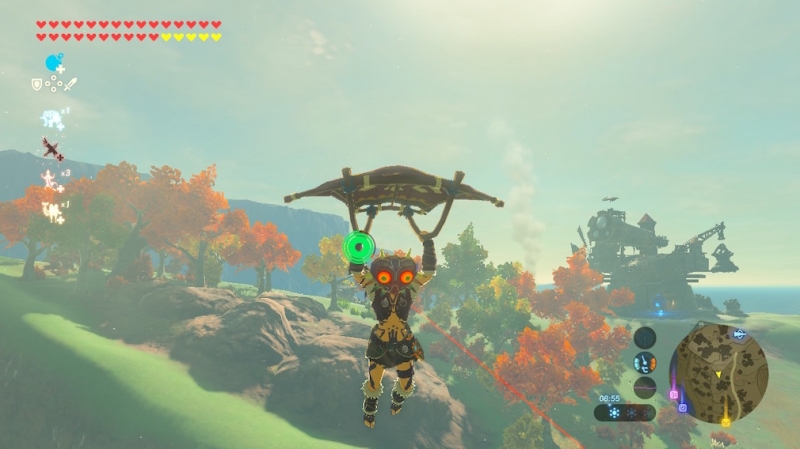Select the purple marker on the minimap edge
The width and height of the screenshot is (800, 449).
click(683, 408)
